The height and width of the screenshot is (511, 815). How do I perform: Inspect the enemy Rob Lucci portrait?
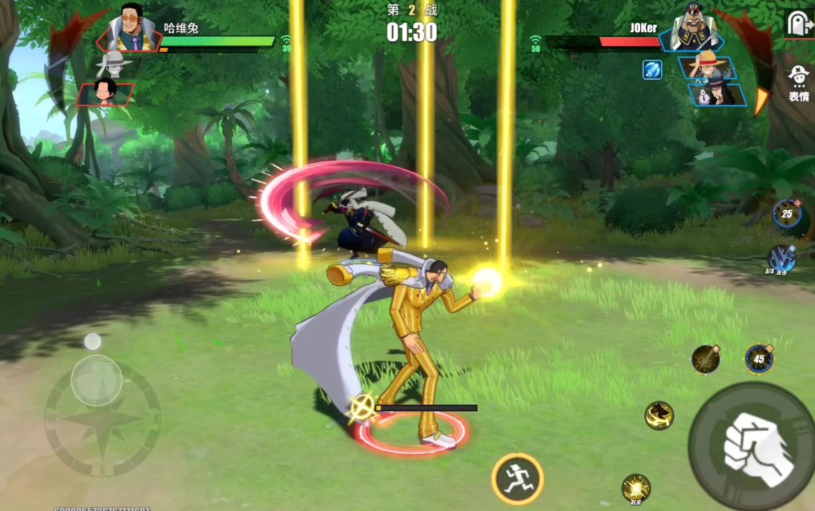[716, 95]
